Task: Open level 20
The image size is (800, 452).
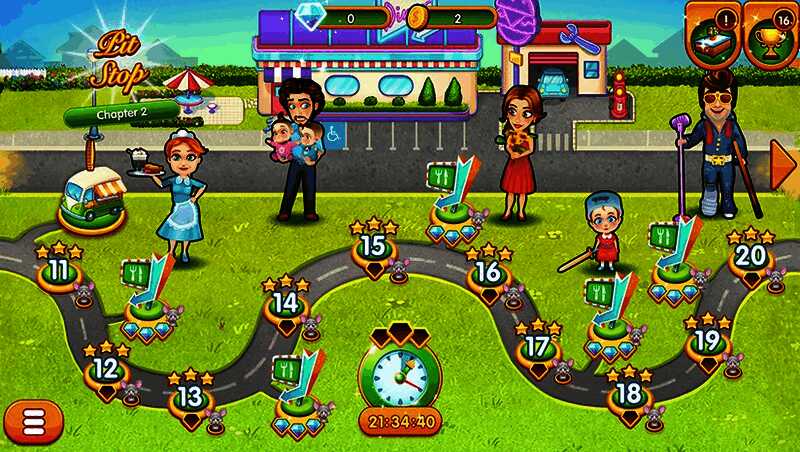Action: click(x=749, y=256)
